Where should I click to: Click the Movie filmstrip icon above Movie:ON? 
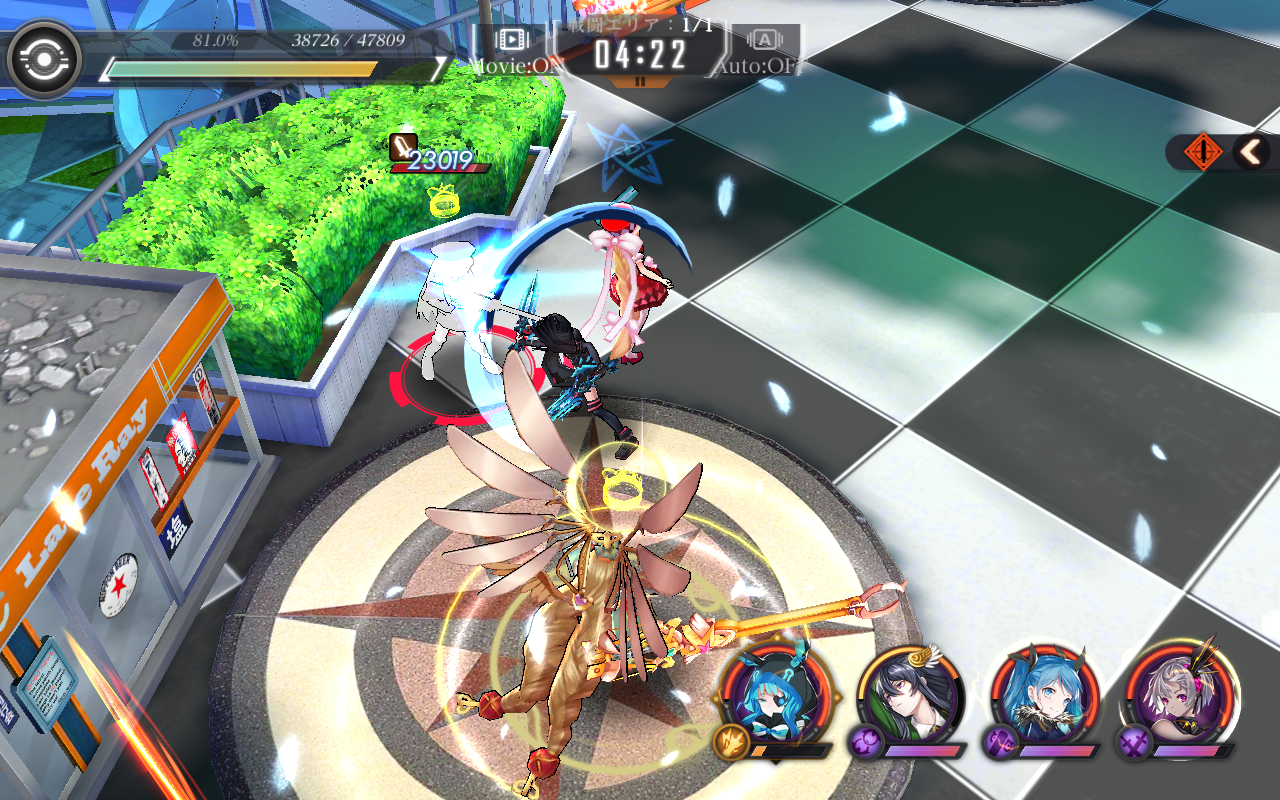(510, 38)
